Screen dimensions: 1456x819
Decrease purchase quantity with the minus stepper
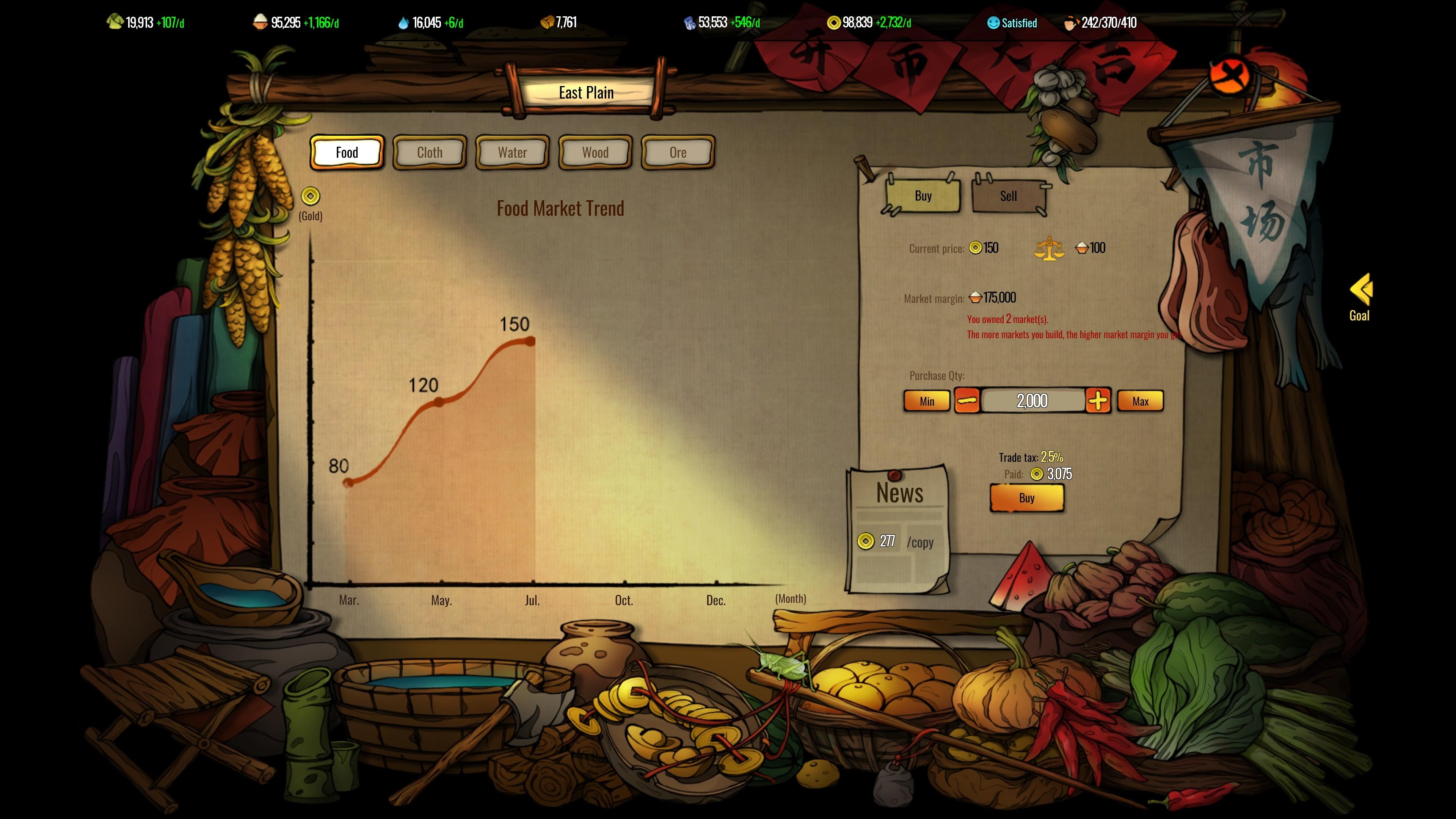[967, 401]
